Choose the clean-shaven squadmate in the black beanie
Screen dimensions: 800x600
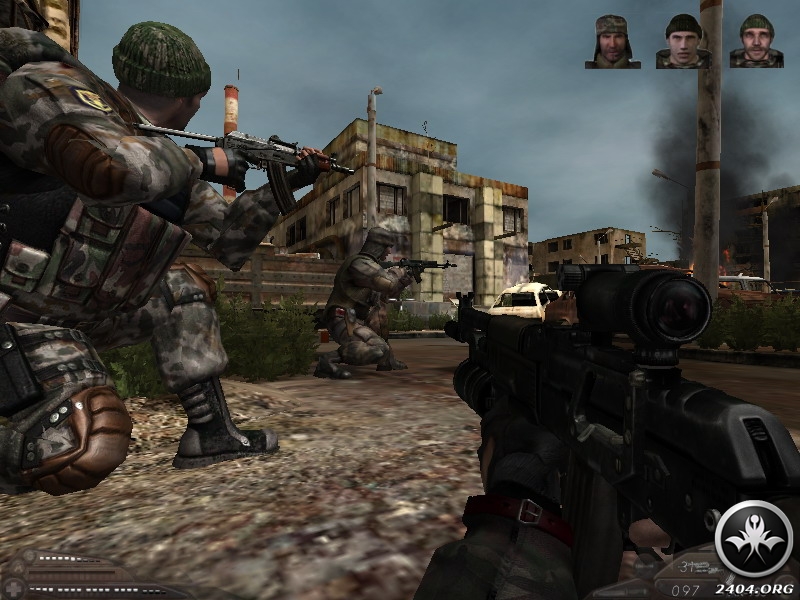[x=683, y=41]
